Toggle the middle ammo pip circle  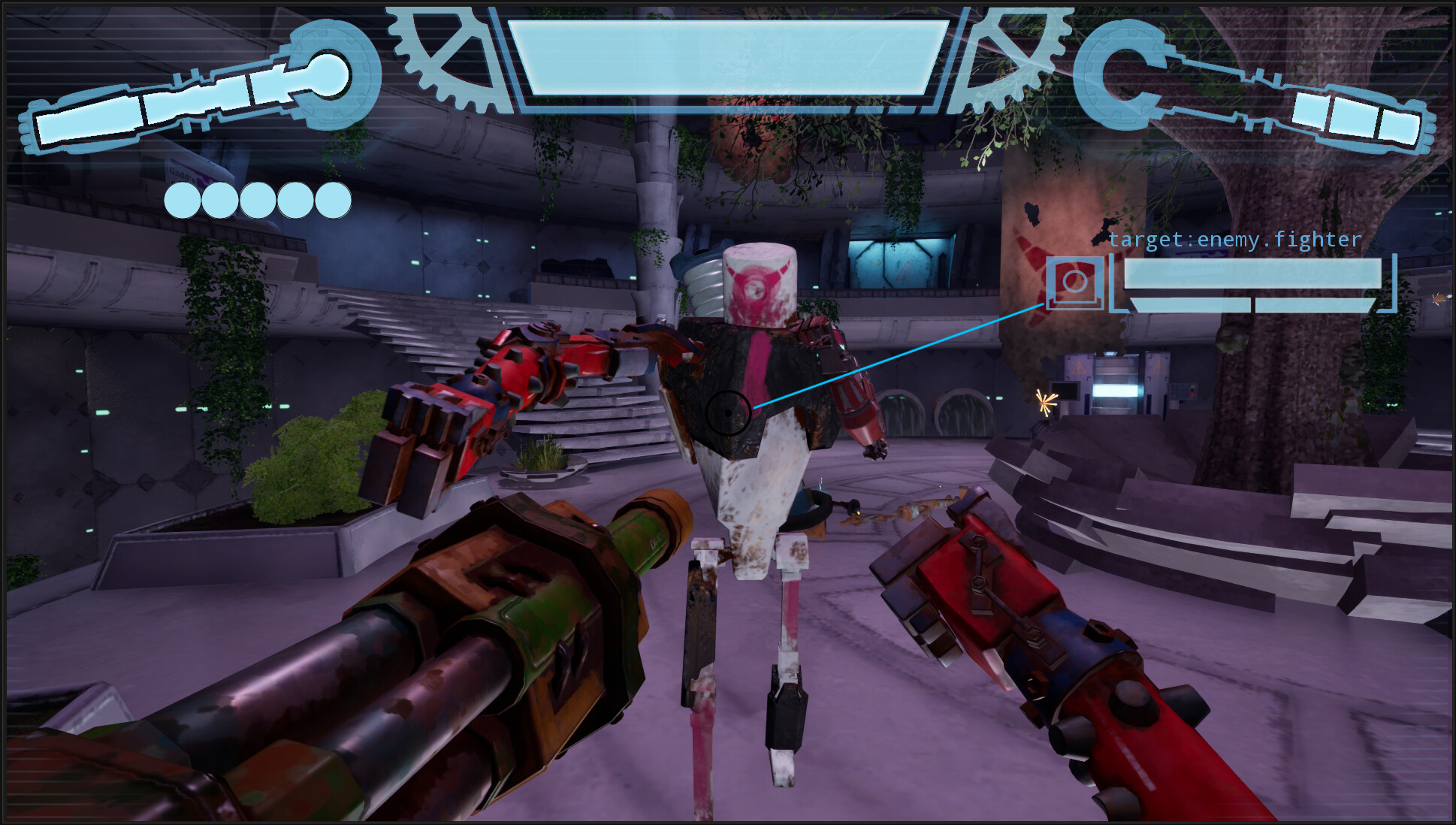(x=257, y=199)
